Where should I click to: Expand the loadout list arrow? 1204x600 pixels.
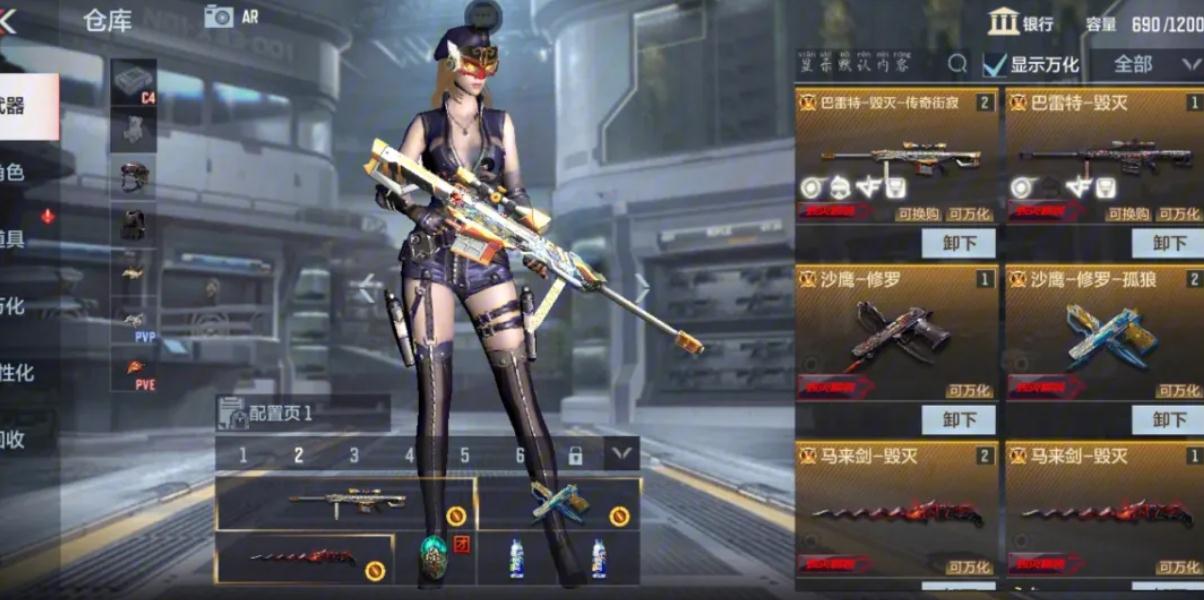pos(621,455)
